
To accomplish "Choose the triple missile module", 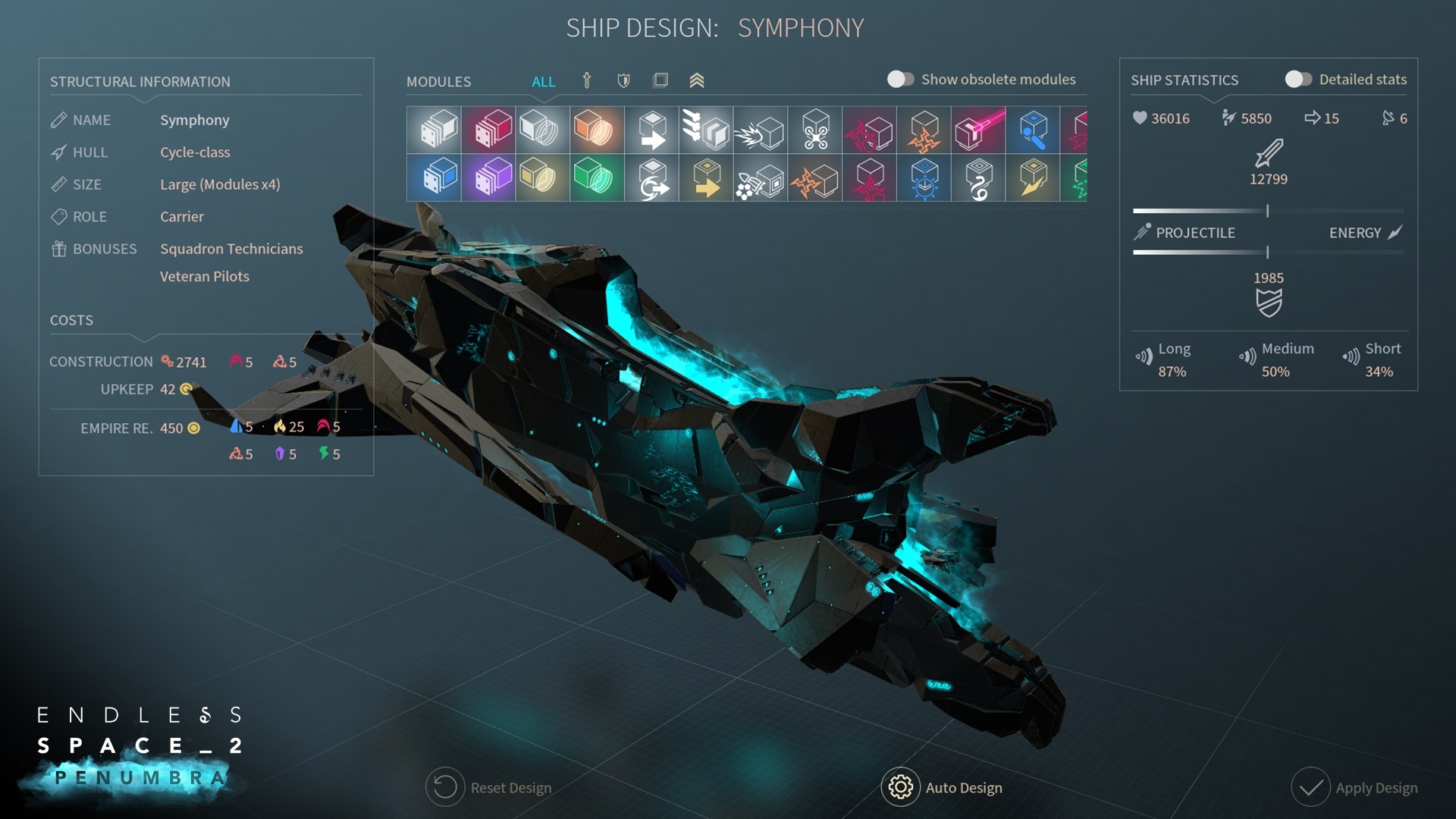I will click(x=706, y=129).
